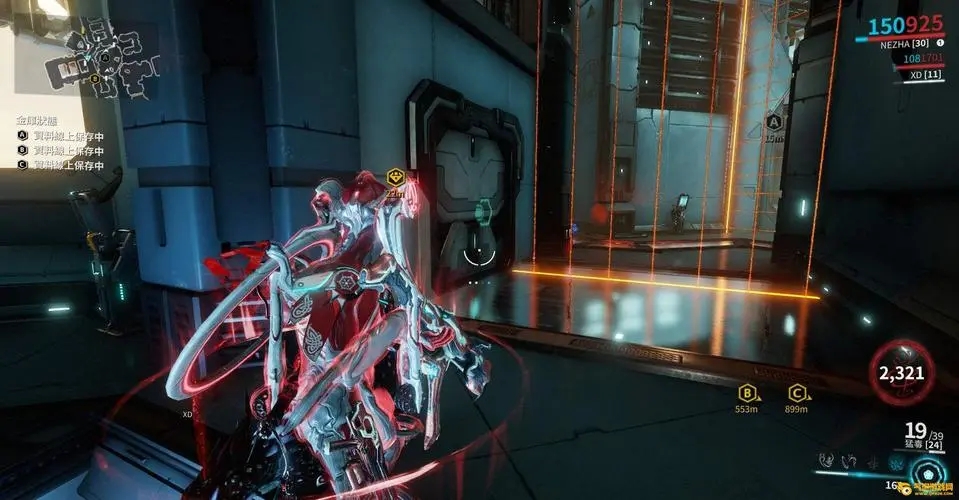Activate the Blazing Chakram ability icon
Viewport: 959px width, 500px height.
click(x=847, y=460)
